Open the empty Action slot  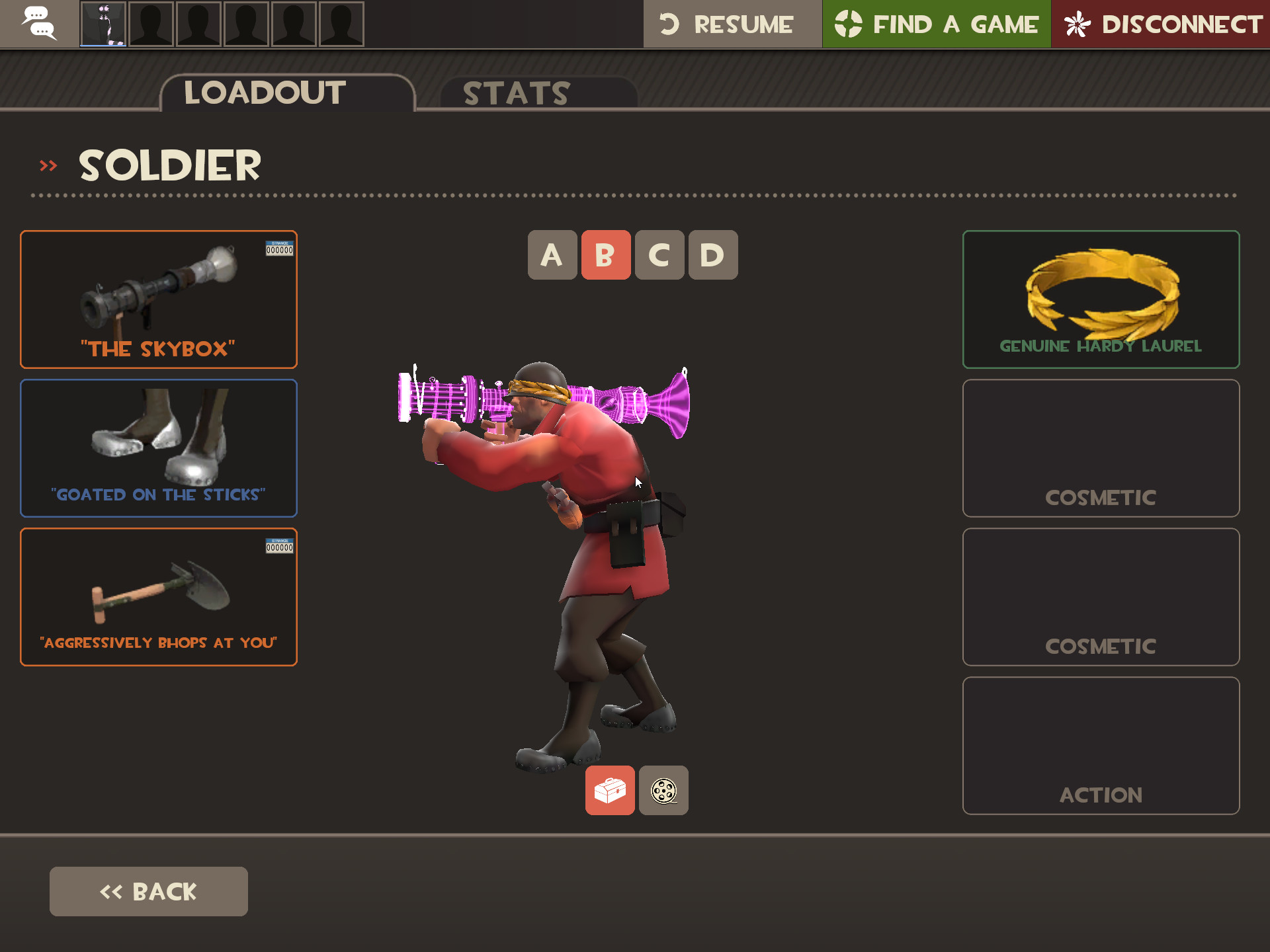[1101, 746]
